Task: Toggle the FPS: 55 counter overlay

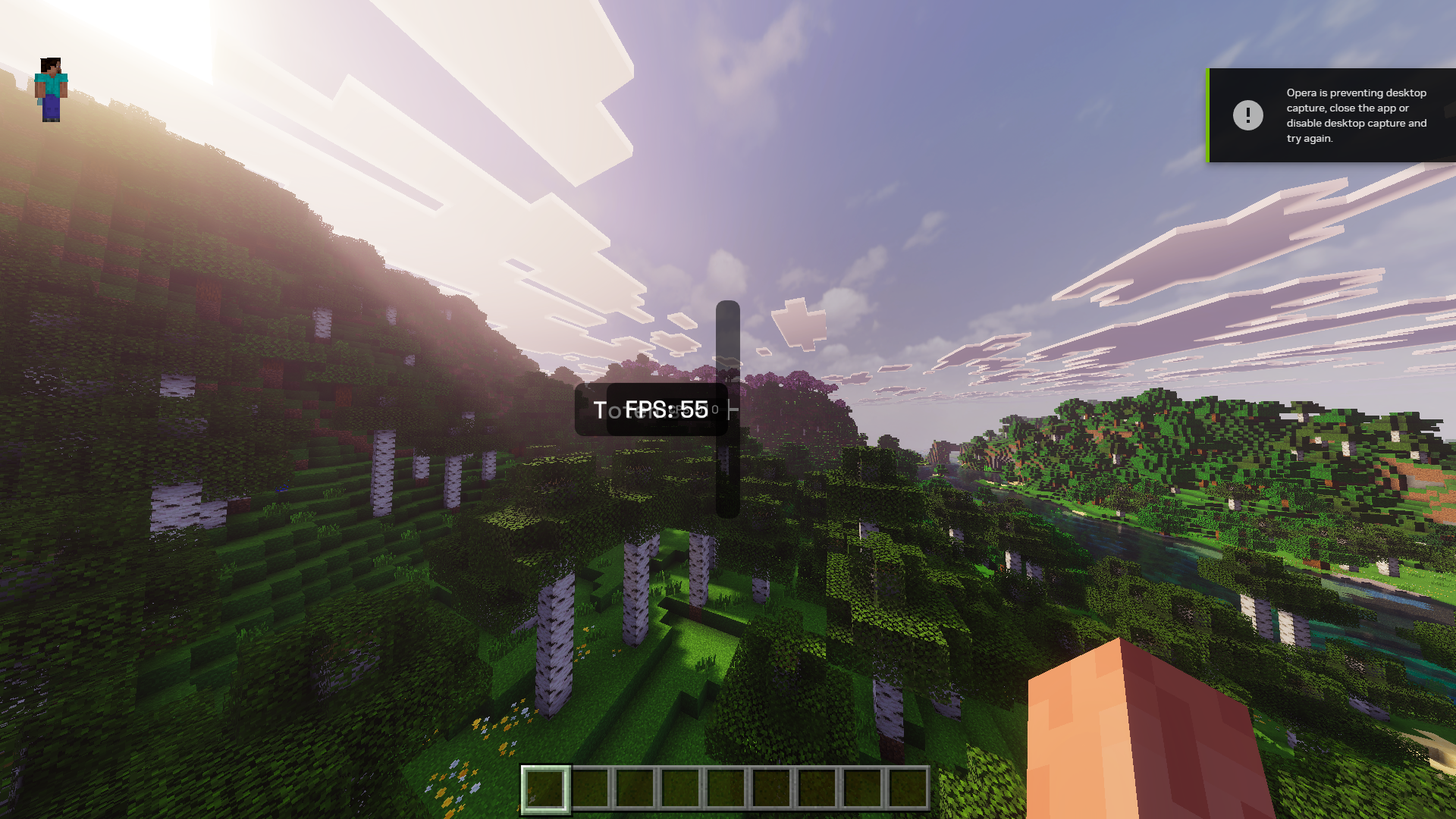Action: tap(667, 409)
